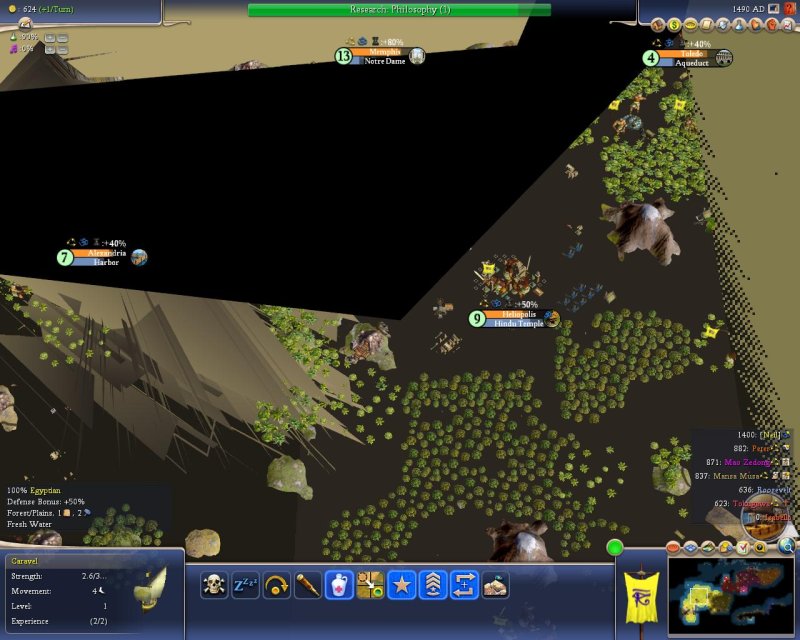The width and height of the screenshot is (800, 640).
Task: Open the magnifying glass globe view
Action: (x=787, y=546)
